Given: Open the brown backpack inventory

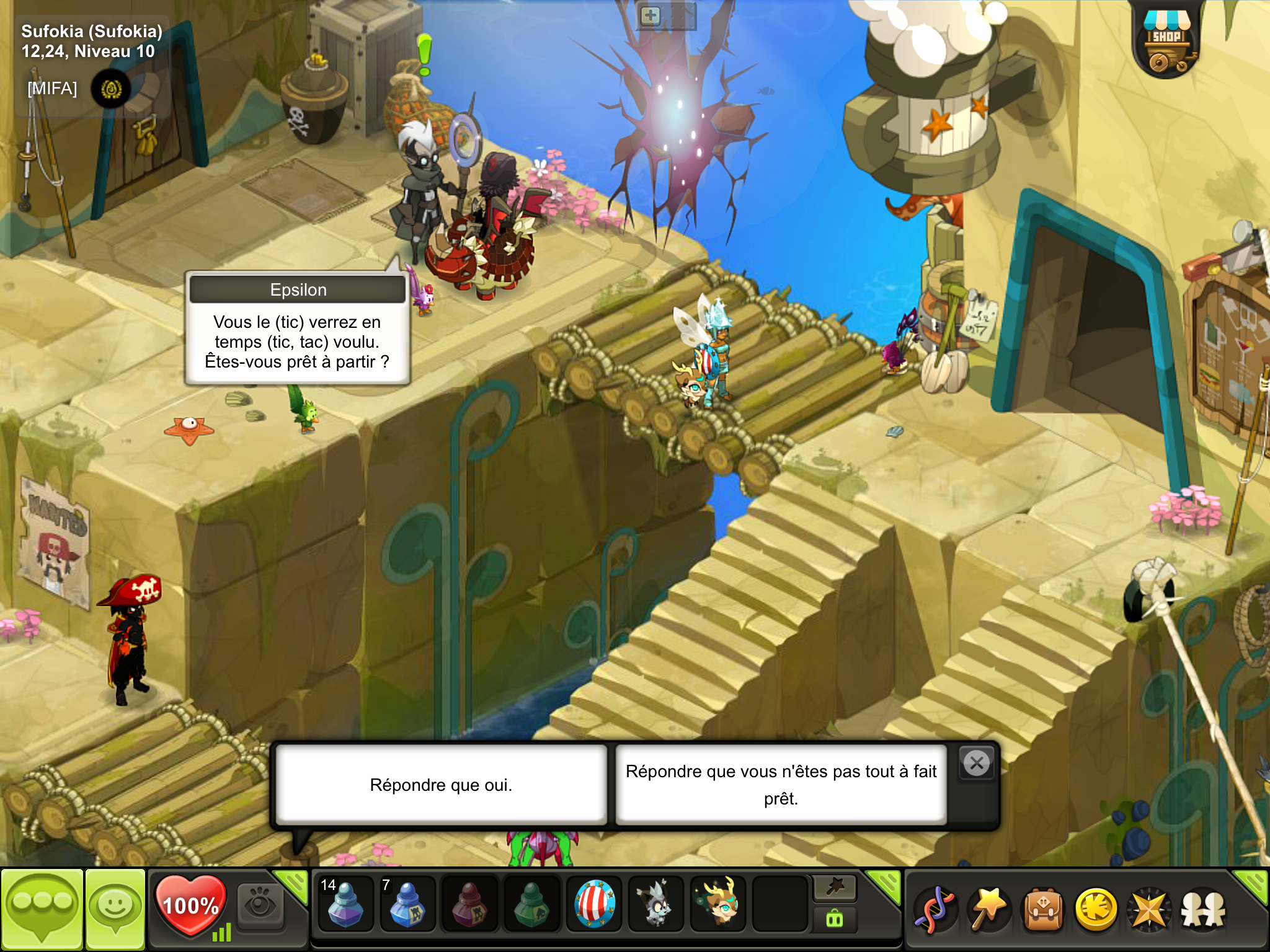Looking at the screenshot, I should (1043, 909).
